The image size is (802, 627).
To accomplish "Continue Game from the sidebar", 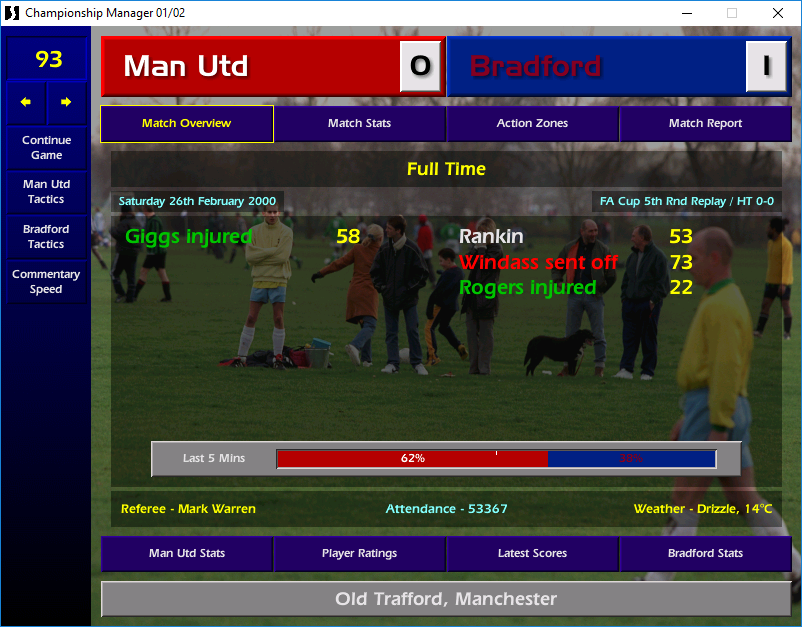I will (46, 148).
